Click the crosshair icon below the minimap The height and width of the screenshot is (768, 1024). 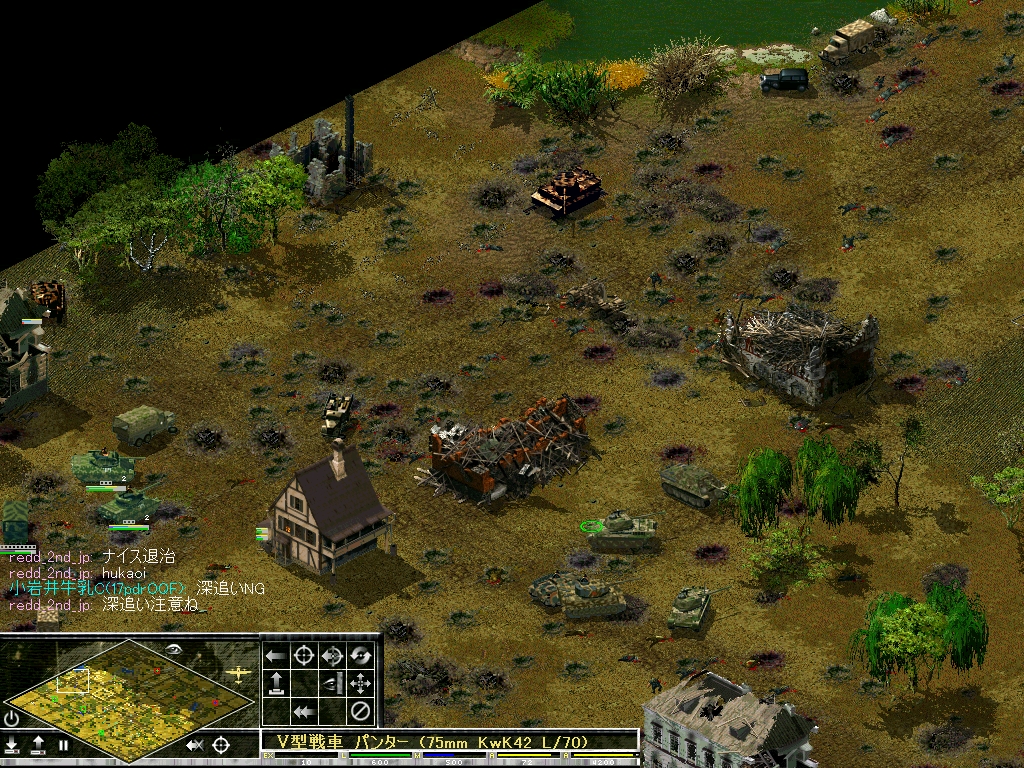point(221,745)
